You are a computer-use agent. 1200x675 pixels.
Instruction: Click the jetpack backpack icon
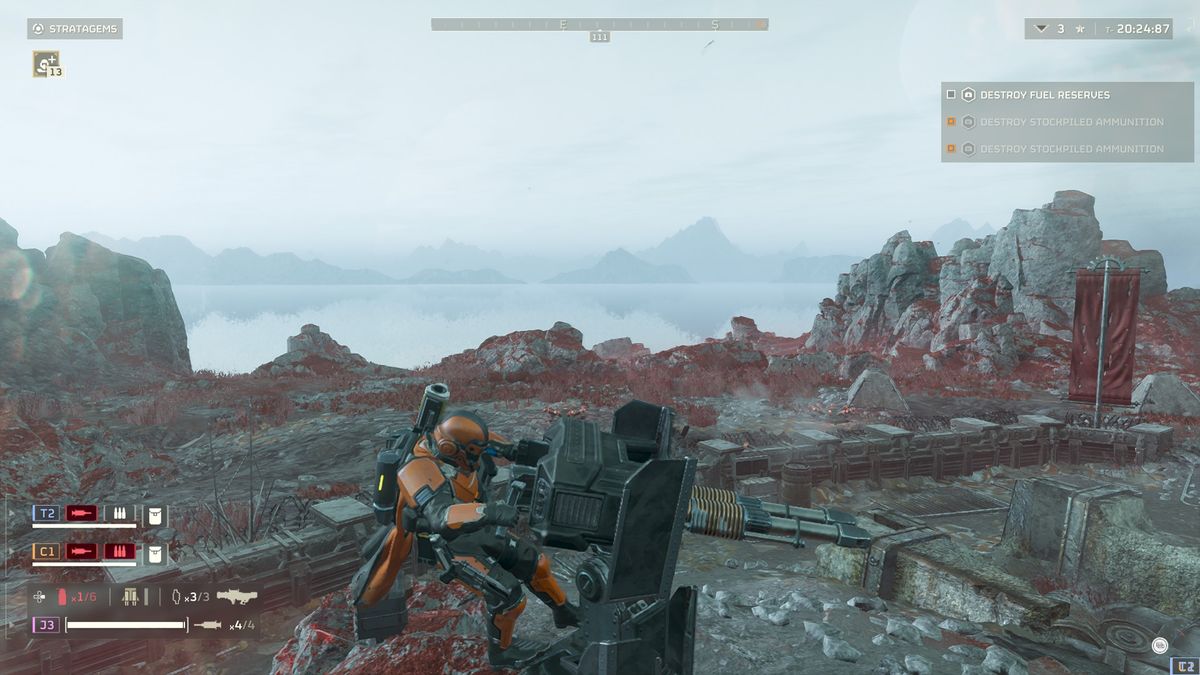click(130, 596)
